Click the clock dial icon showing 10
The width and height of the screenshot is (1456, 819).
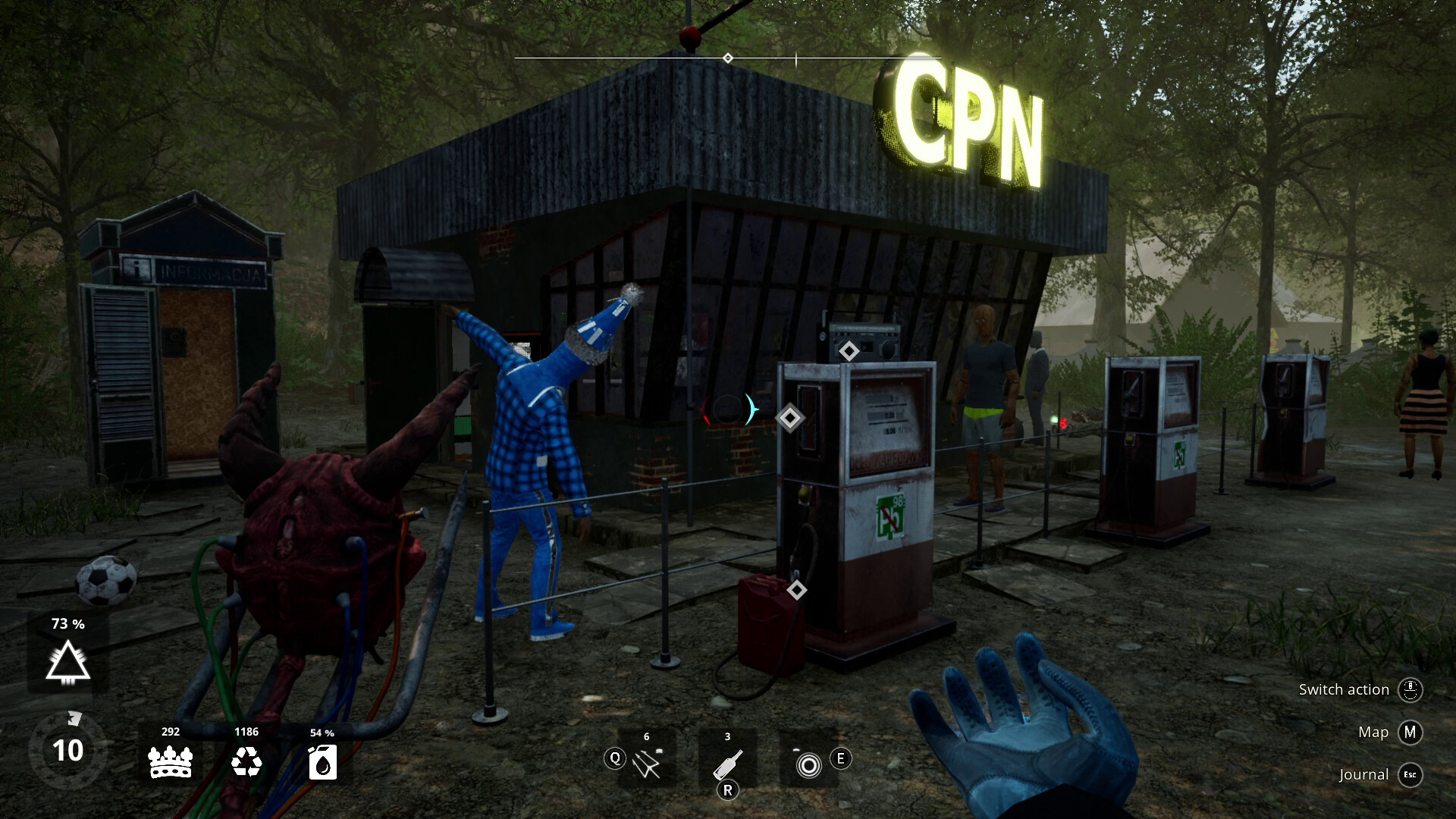(x=67, y=751)
